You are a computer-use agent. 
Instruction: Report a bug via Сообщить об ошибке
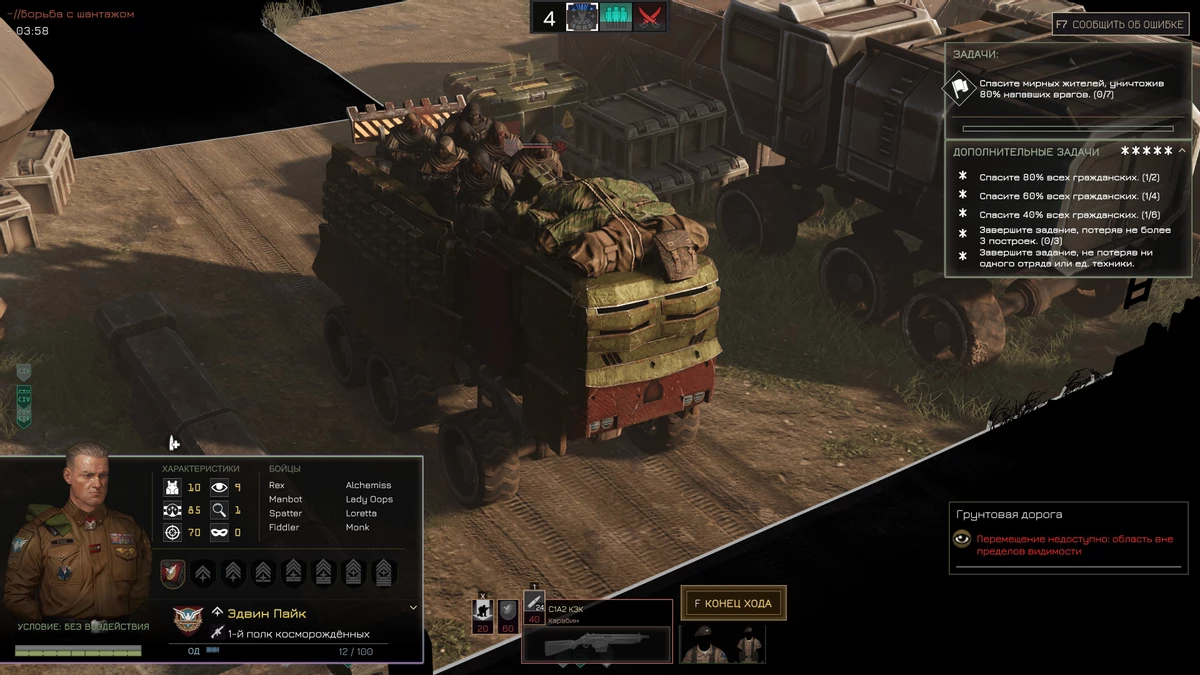pos(1121,24)
